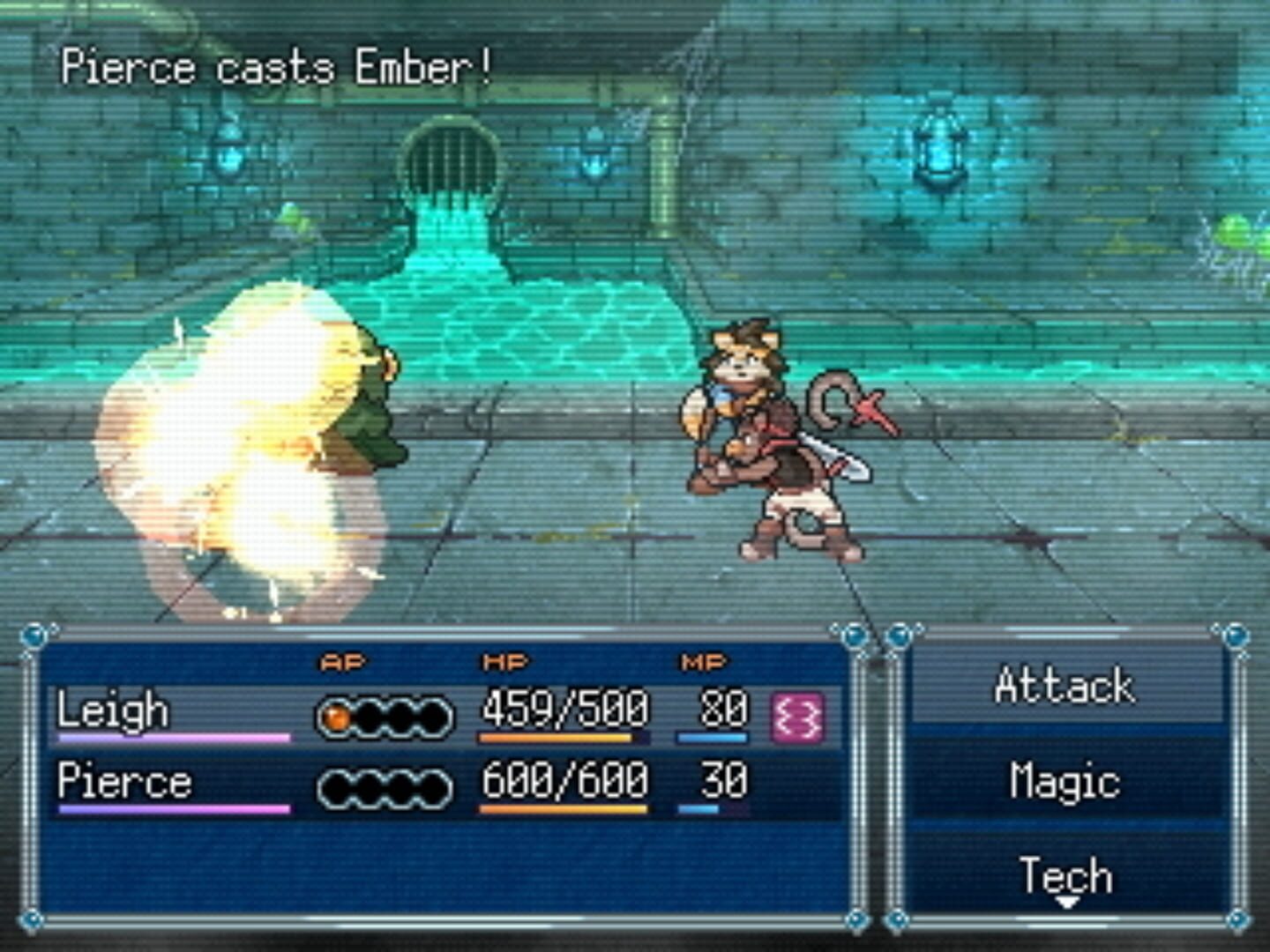Click Leigh's orange HP bar
Screen dimensions: 1270x952
(554, 739)
